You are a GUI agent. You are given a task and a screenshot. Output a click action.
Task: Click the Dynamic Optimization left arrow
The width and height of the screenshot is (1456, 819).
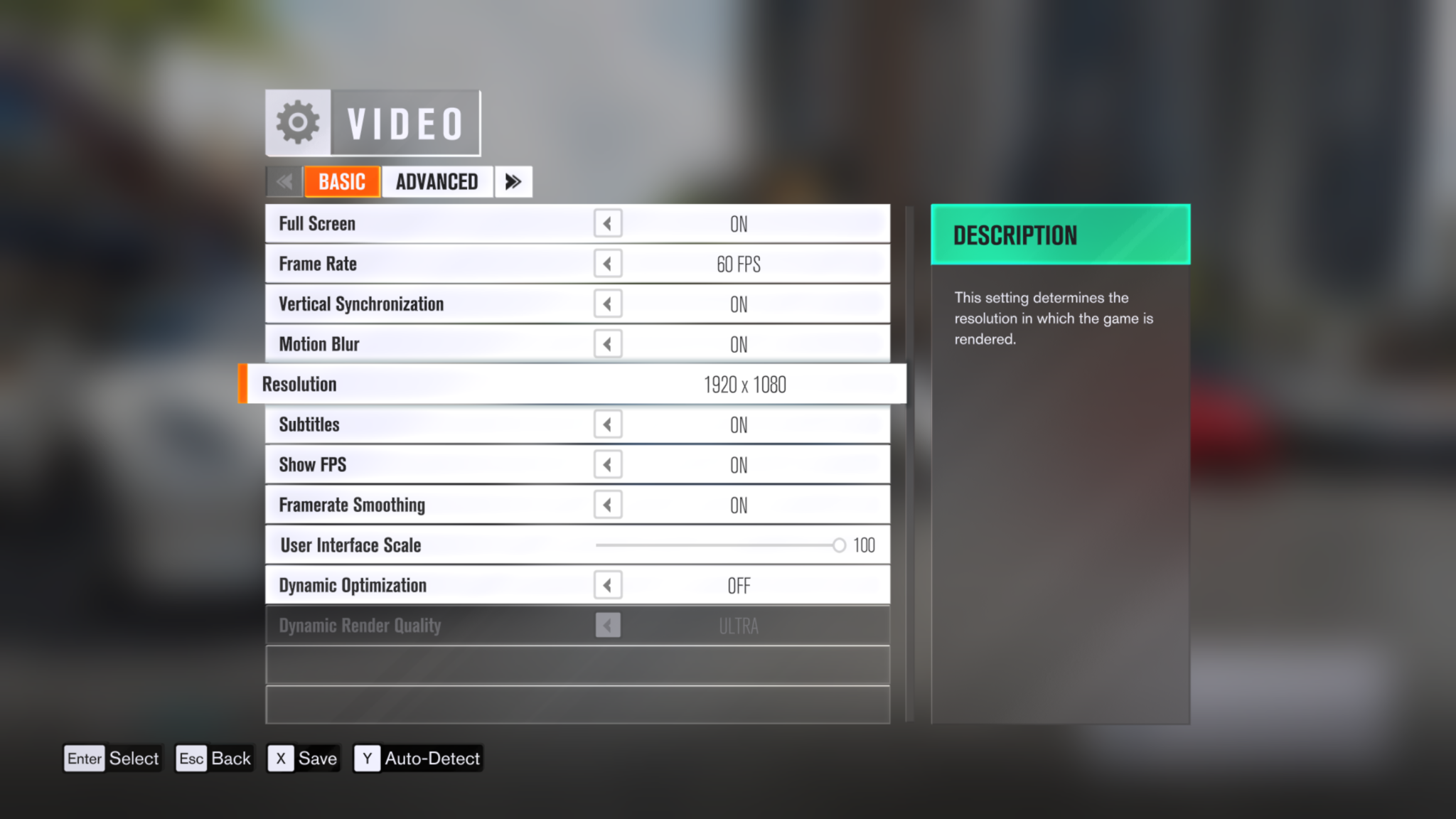608,584
